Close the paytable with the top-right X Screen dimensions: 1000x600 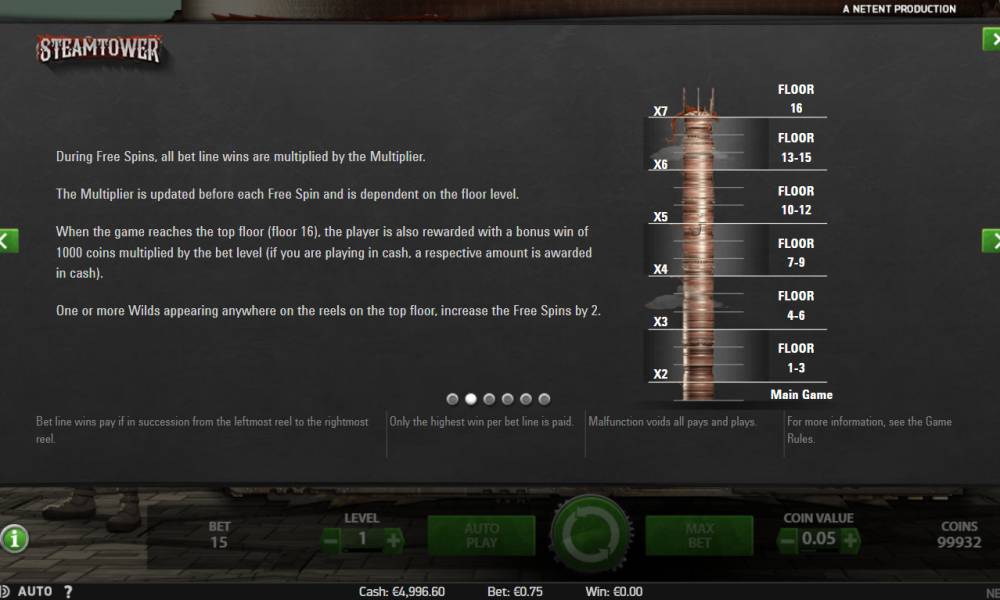(991, 39)
